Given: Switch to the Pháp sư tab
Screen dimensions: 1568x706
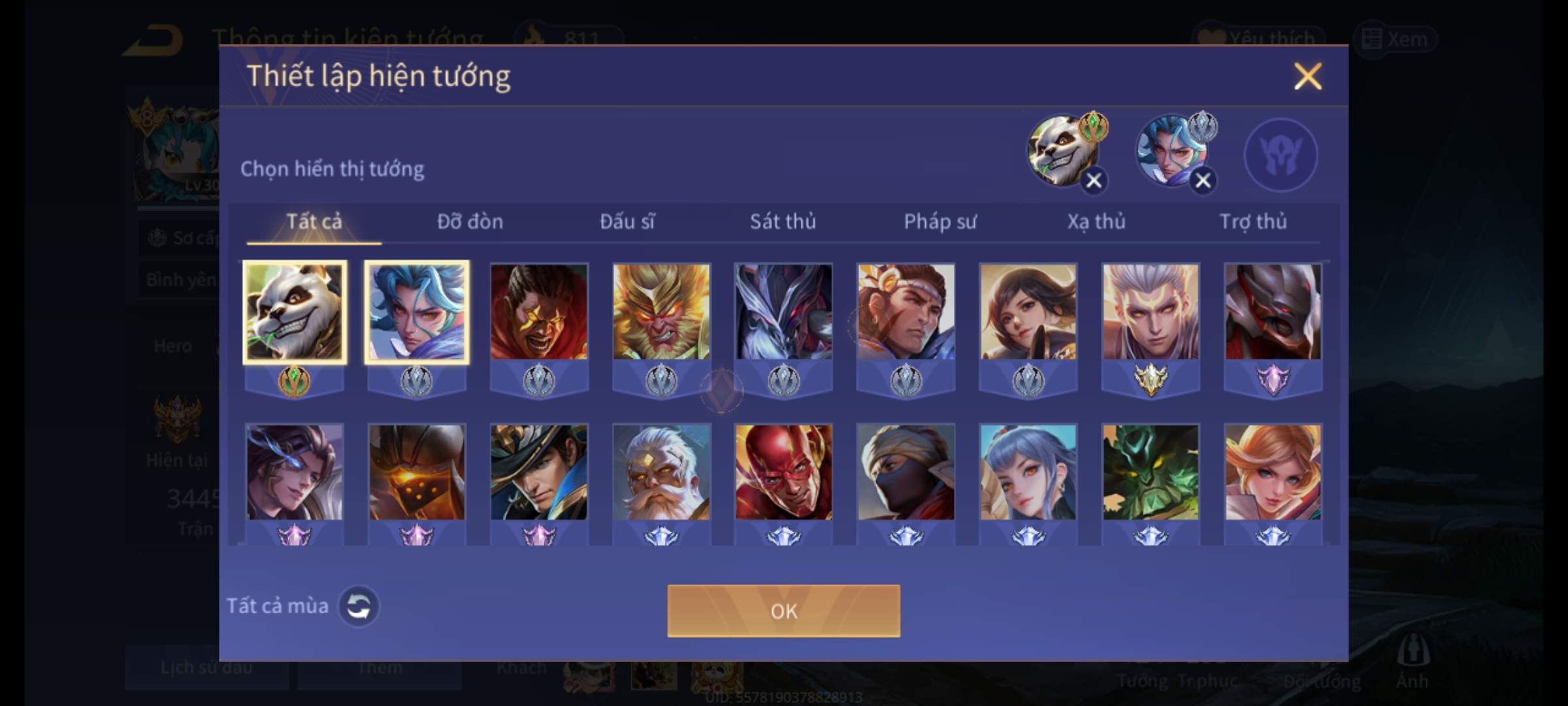Looking at the screenshot, I should [939, 222].
